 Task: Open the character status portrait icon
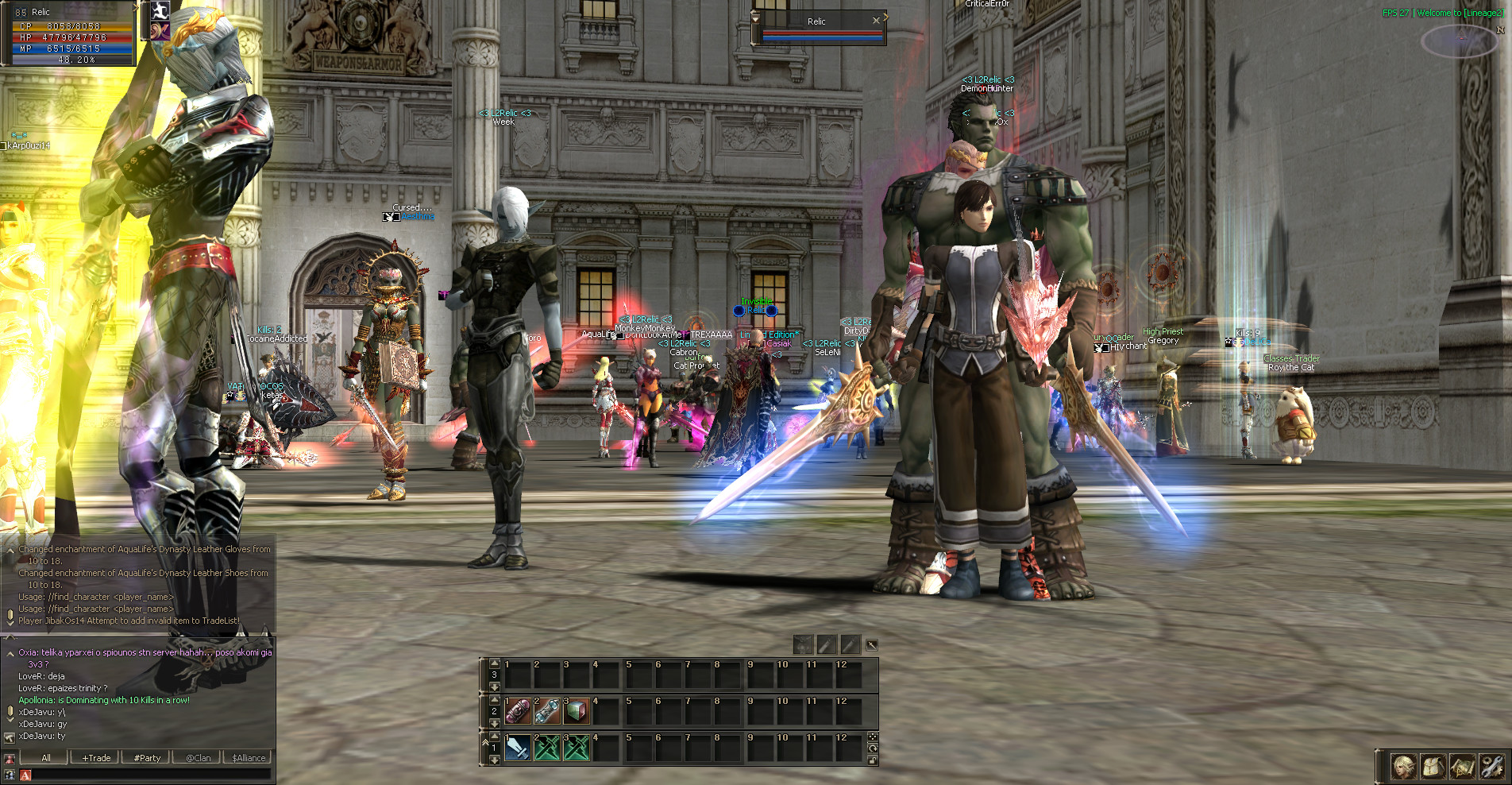pyautogui.click(x=1403, y=767)
